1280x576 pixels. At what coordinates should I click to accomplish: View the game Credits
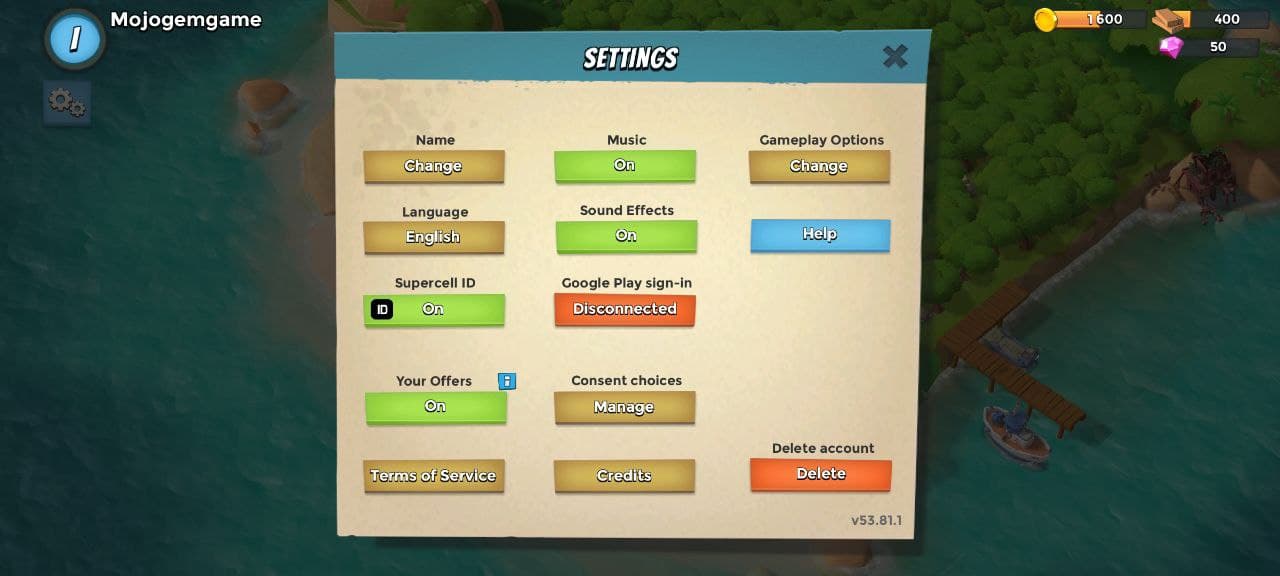pyautogui.click(x=624, y=476)
